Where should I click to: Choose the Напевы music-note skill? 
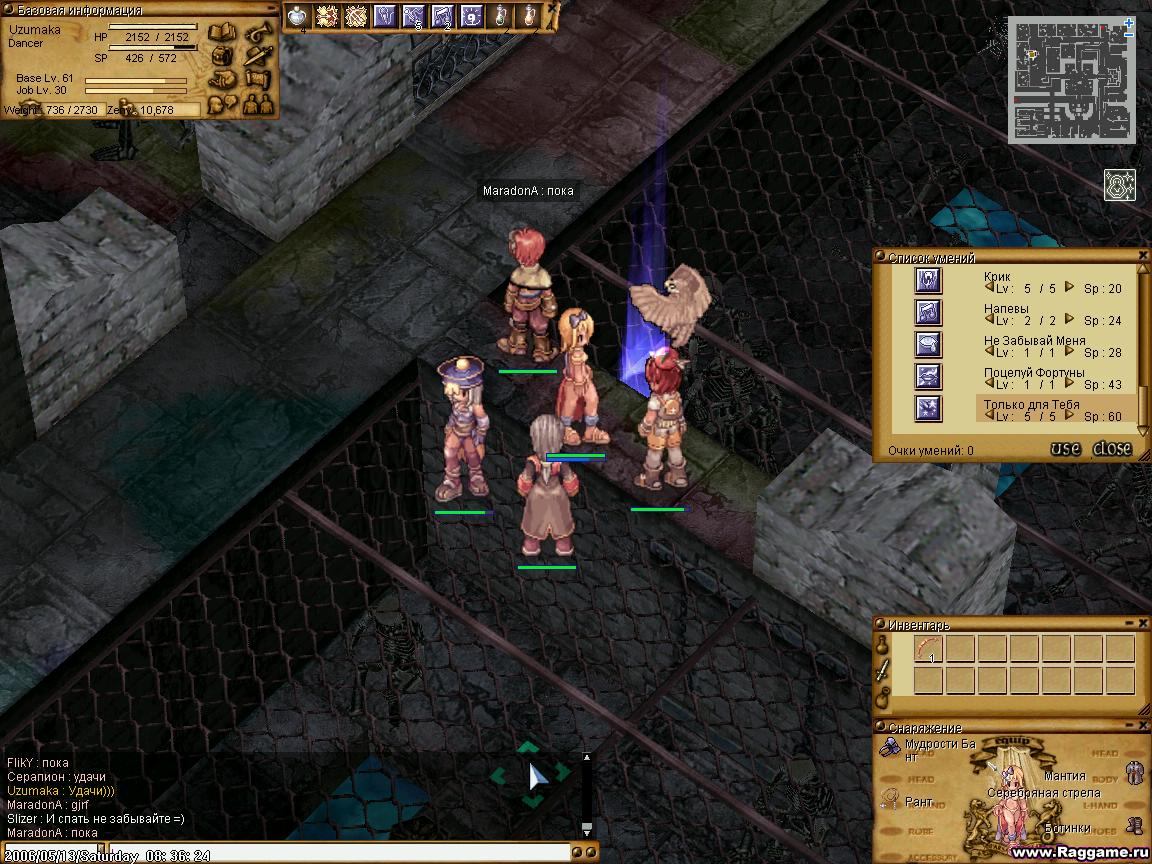(x=929, y=313)
